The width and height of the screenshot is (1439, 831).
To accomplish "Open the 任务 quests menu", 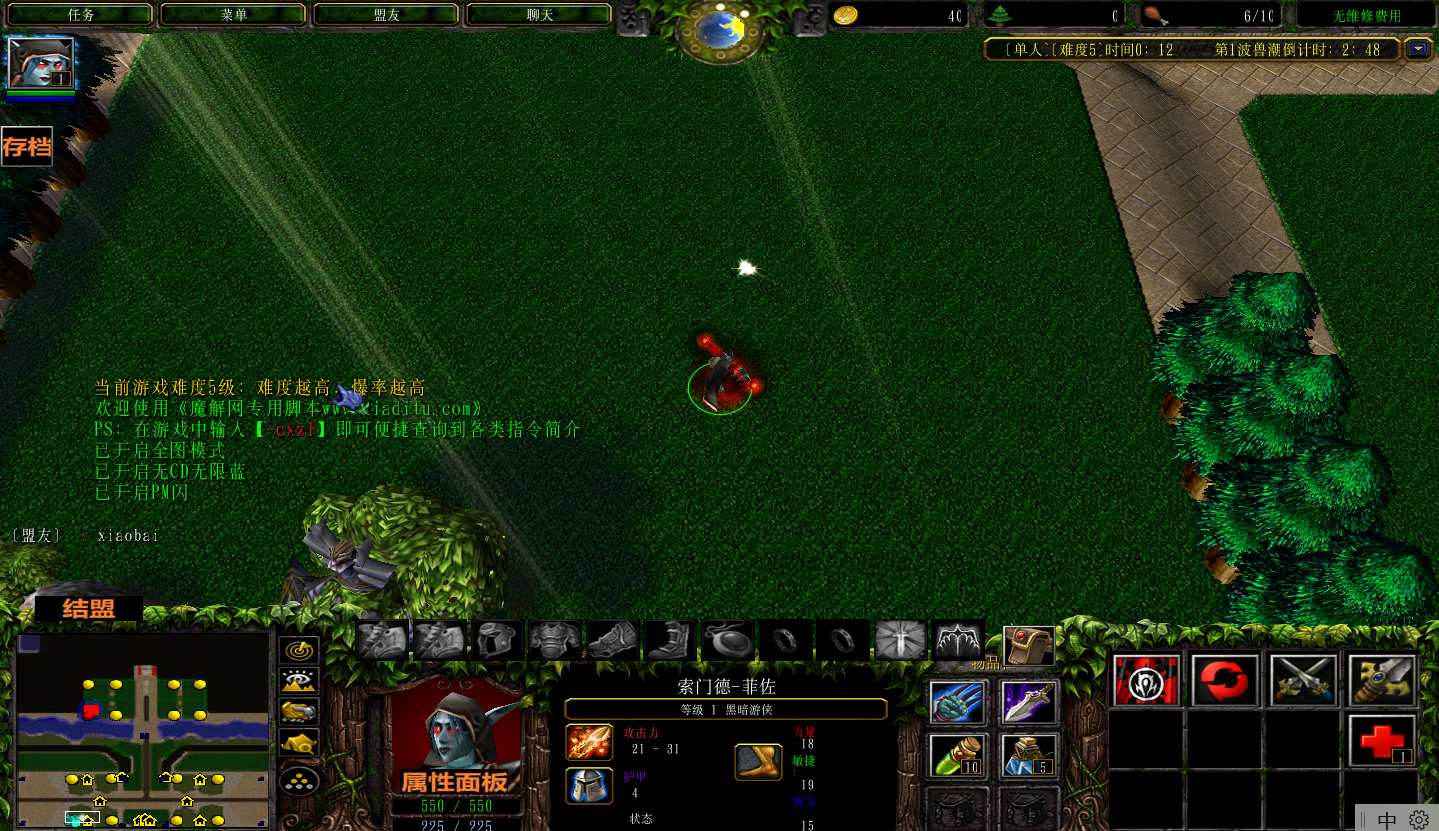I will 82,15.
